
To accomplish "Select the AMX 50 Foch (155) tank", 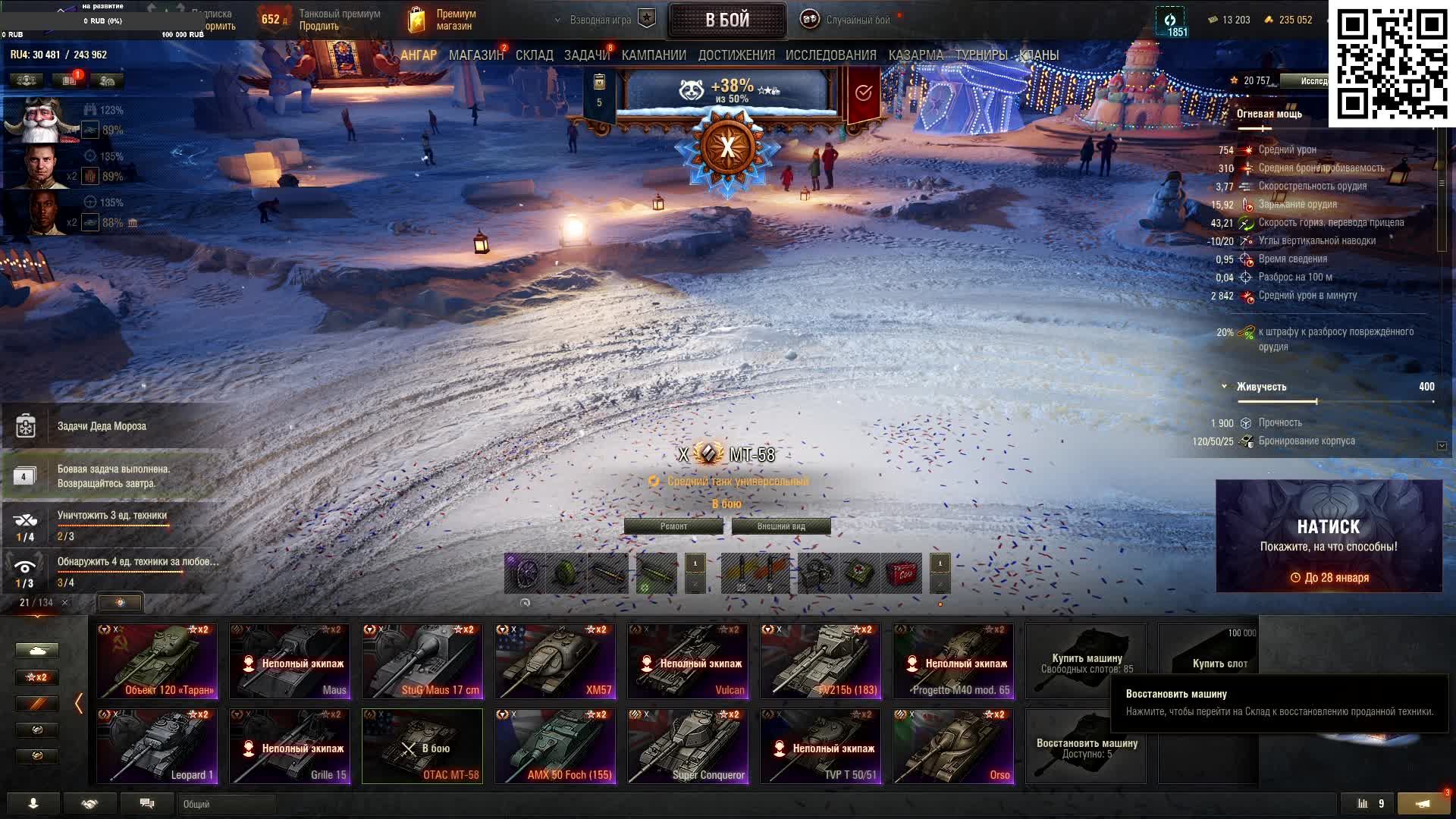I will (555, 745).
